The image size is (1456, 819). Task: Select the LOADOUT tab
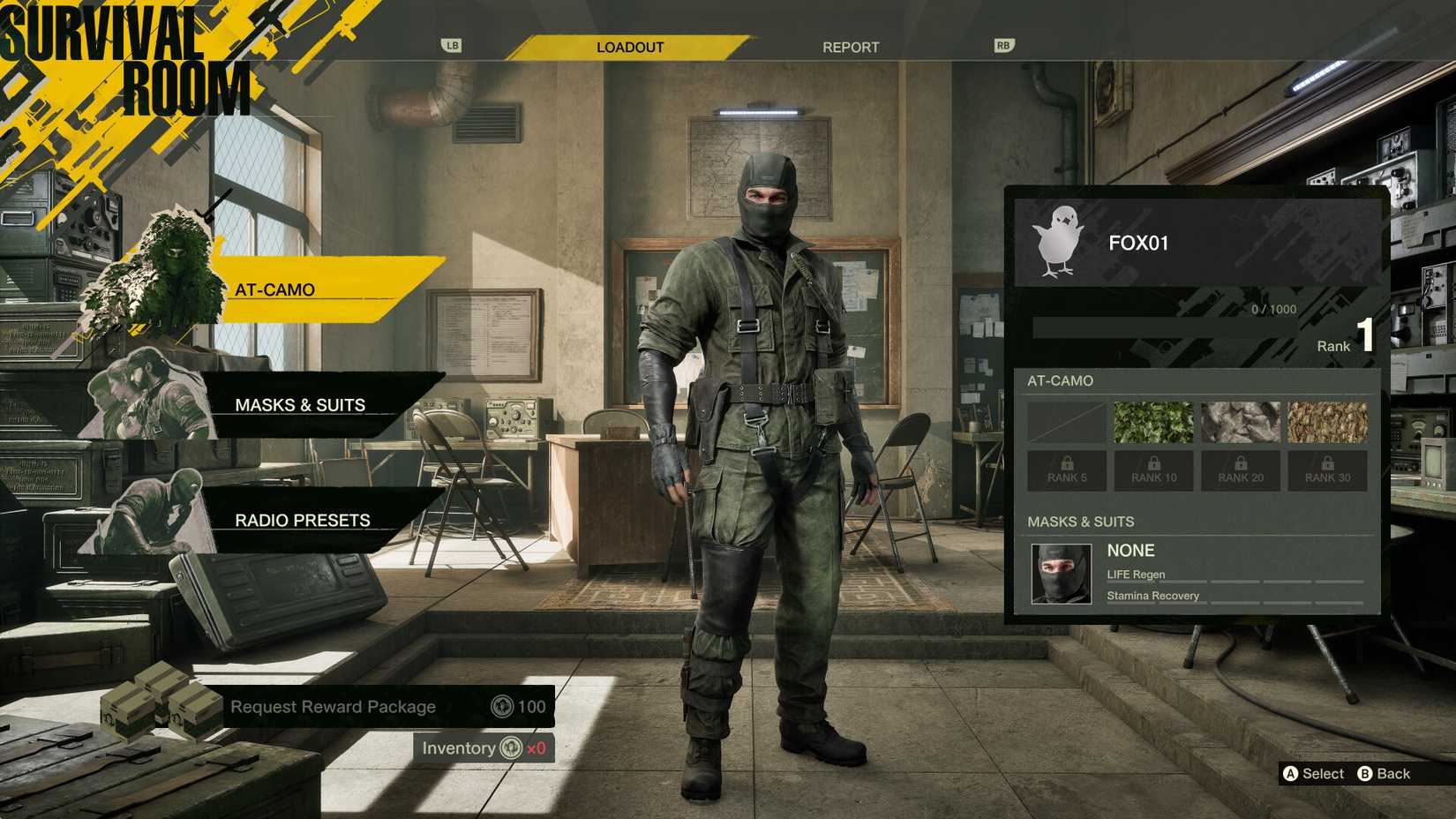click(632, 47)
